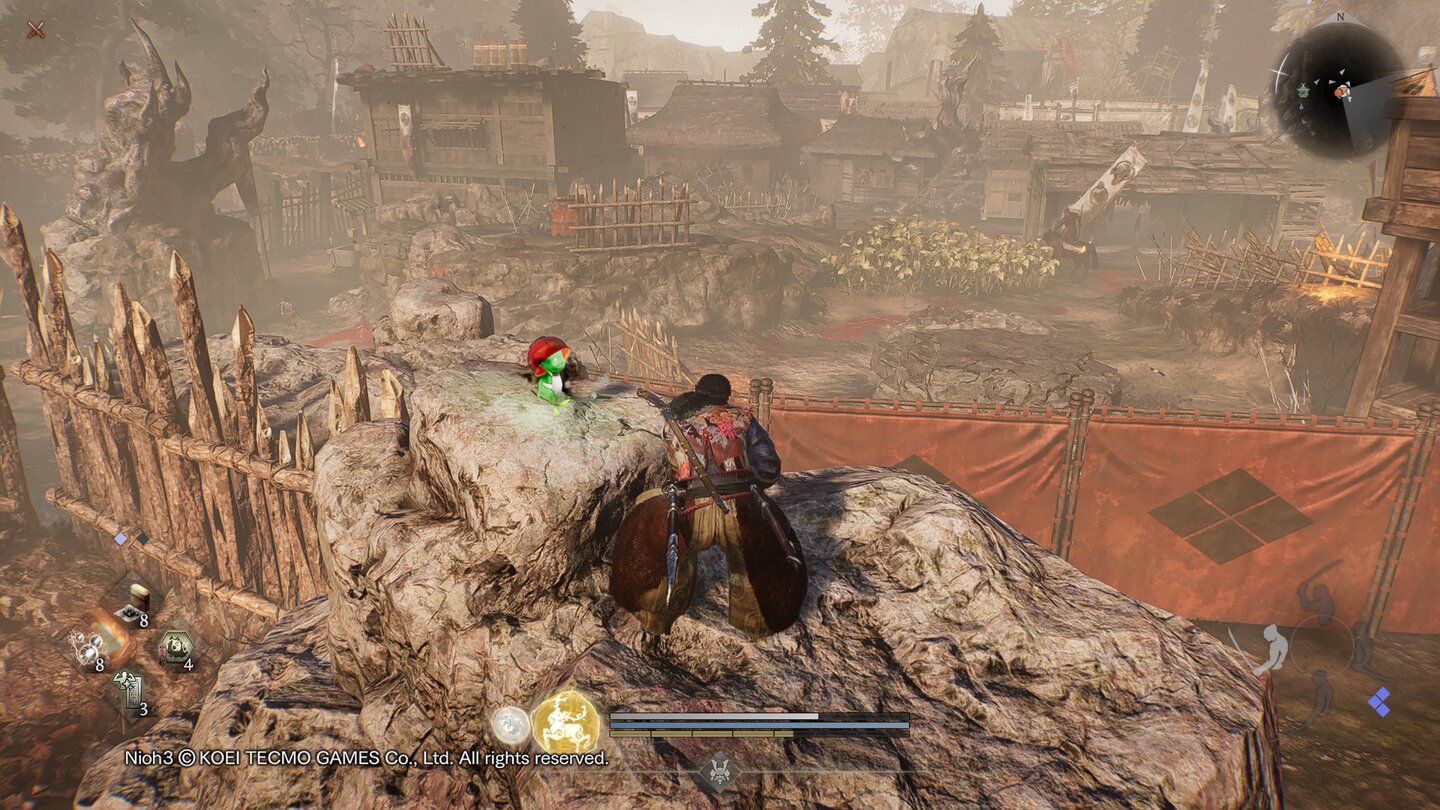Image resolution: width=1440 pixels, height=810 pixels.
Task: Select the small white spirit orb icon
Action: (x=511, y=724)
